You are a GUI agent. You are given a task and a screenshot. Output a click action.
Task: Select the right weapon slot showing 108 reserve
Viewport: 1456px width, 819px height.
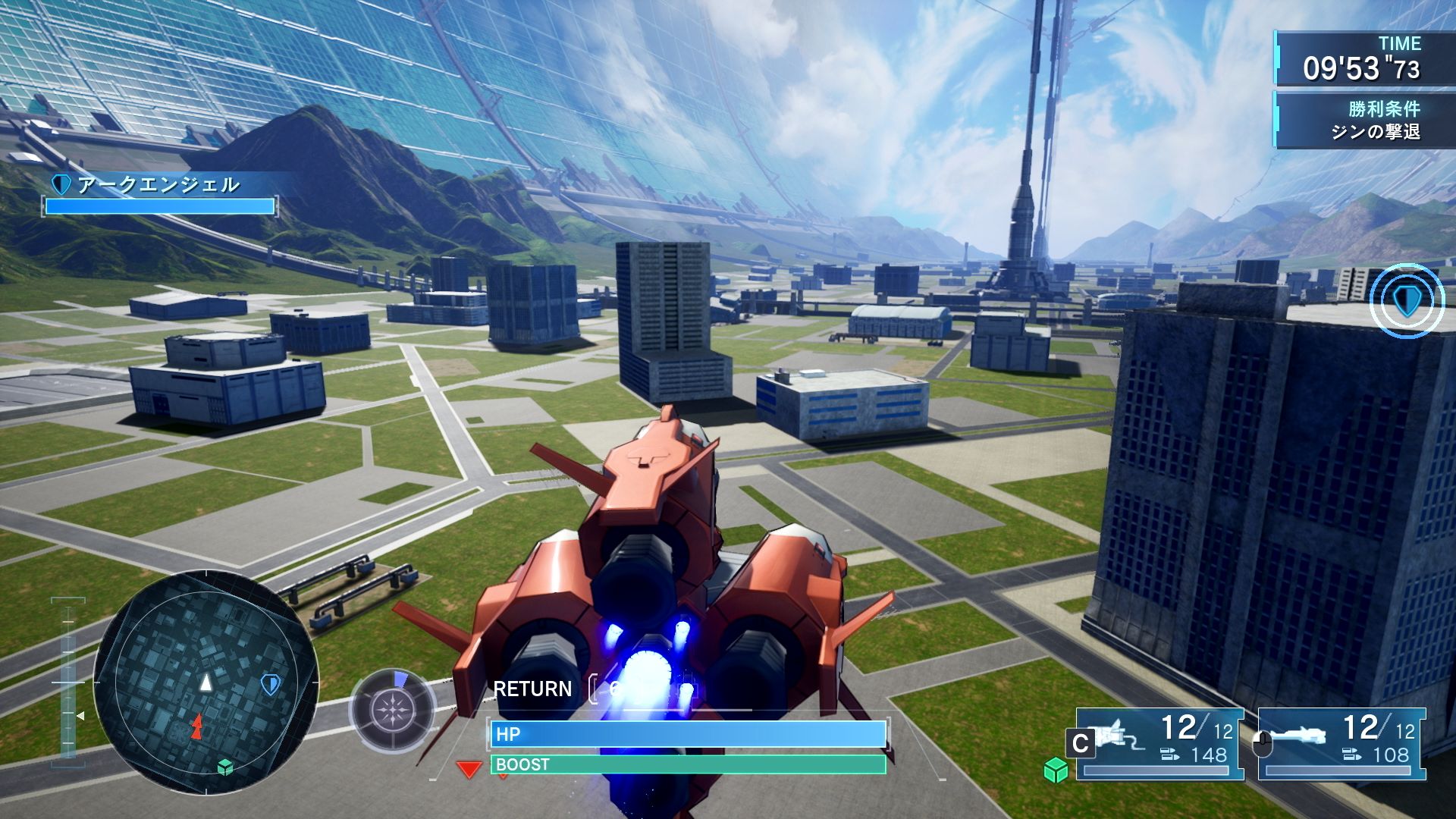click(1341, 744)
